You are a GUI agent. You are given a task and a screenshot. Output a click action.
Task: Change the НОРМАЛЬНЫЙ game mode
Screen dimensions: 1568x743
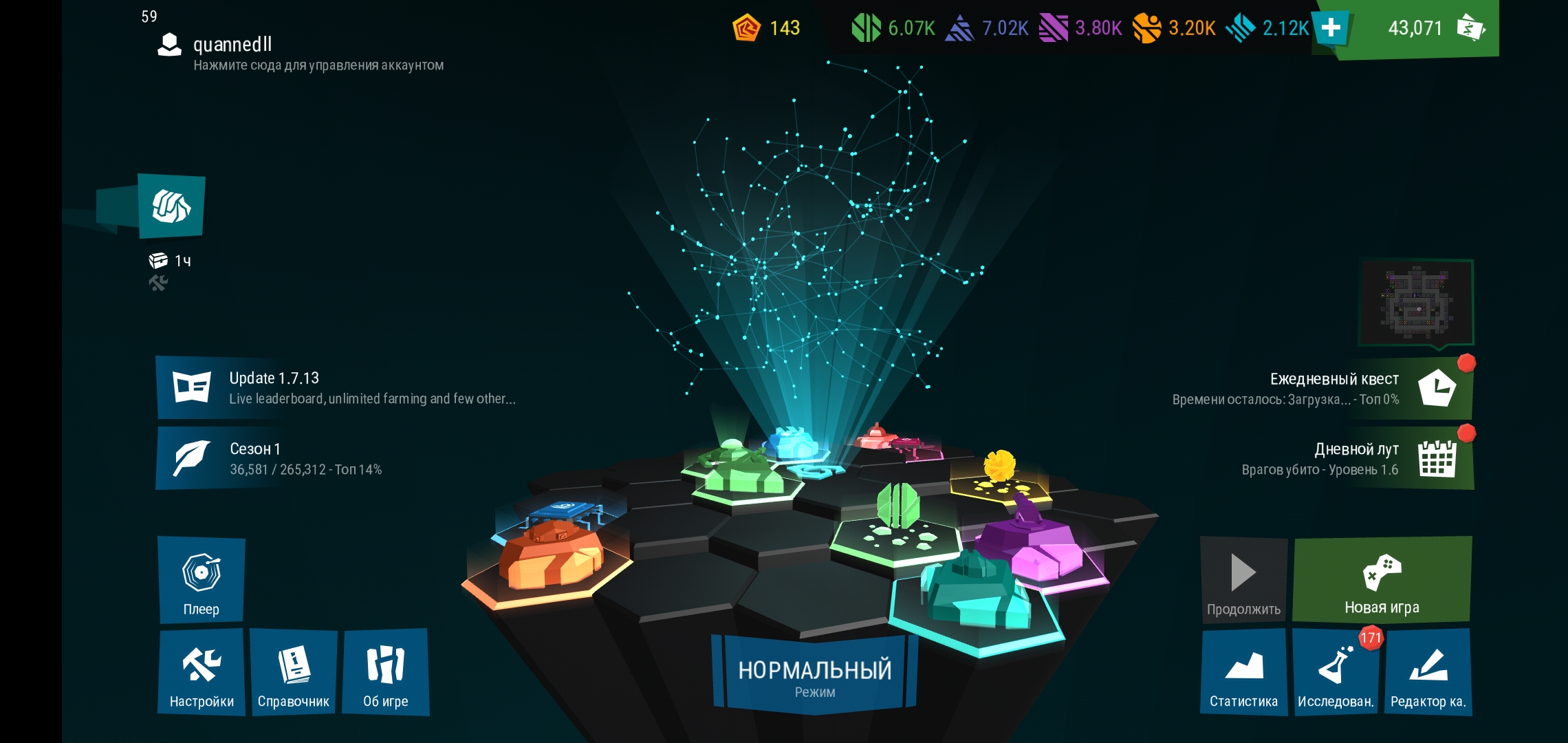[815, 676]
